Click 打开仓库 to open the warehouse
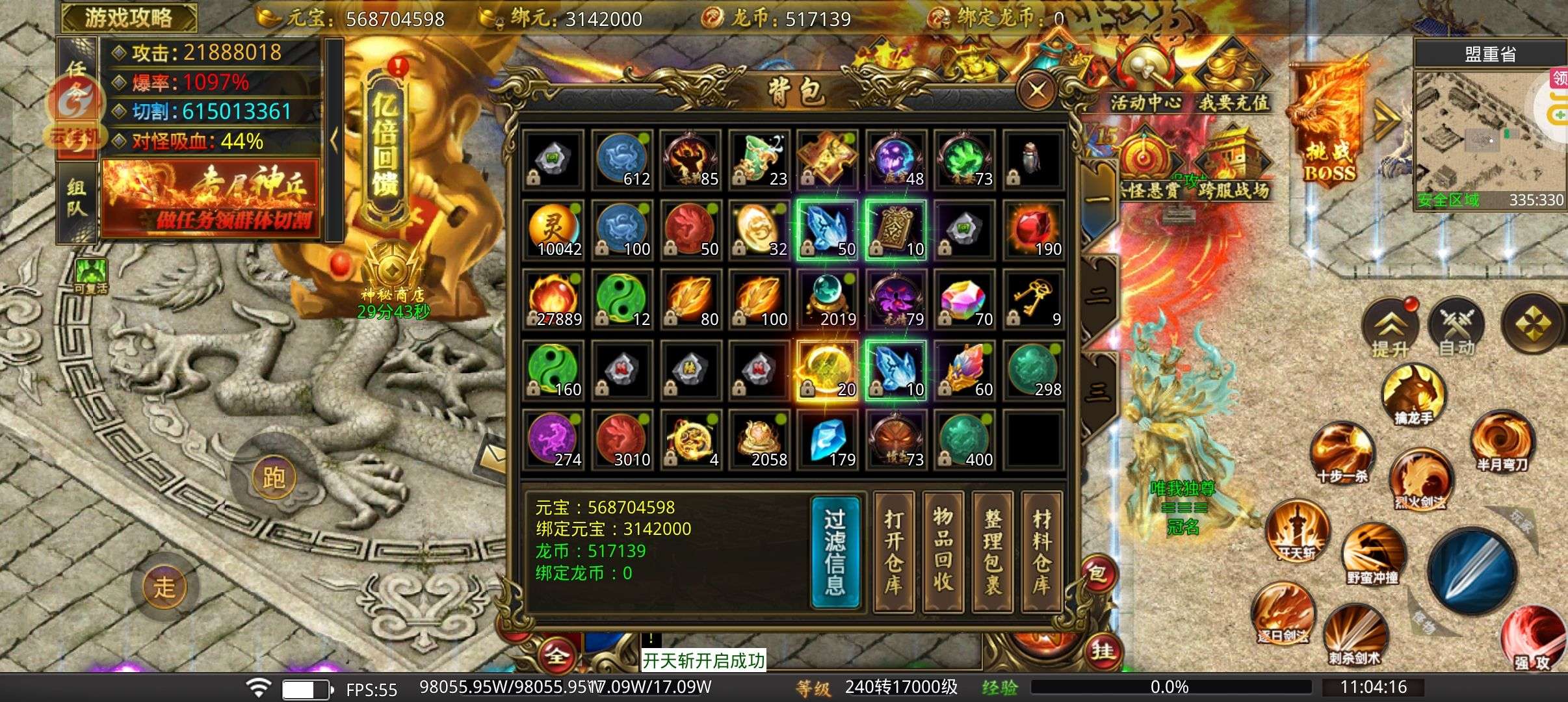Viewport: 1568px width, 702px height. pos(894,553)
